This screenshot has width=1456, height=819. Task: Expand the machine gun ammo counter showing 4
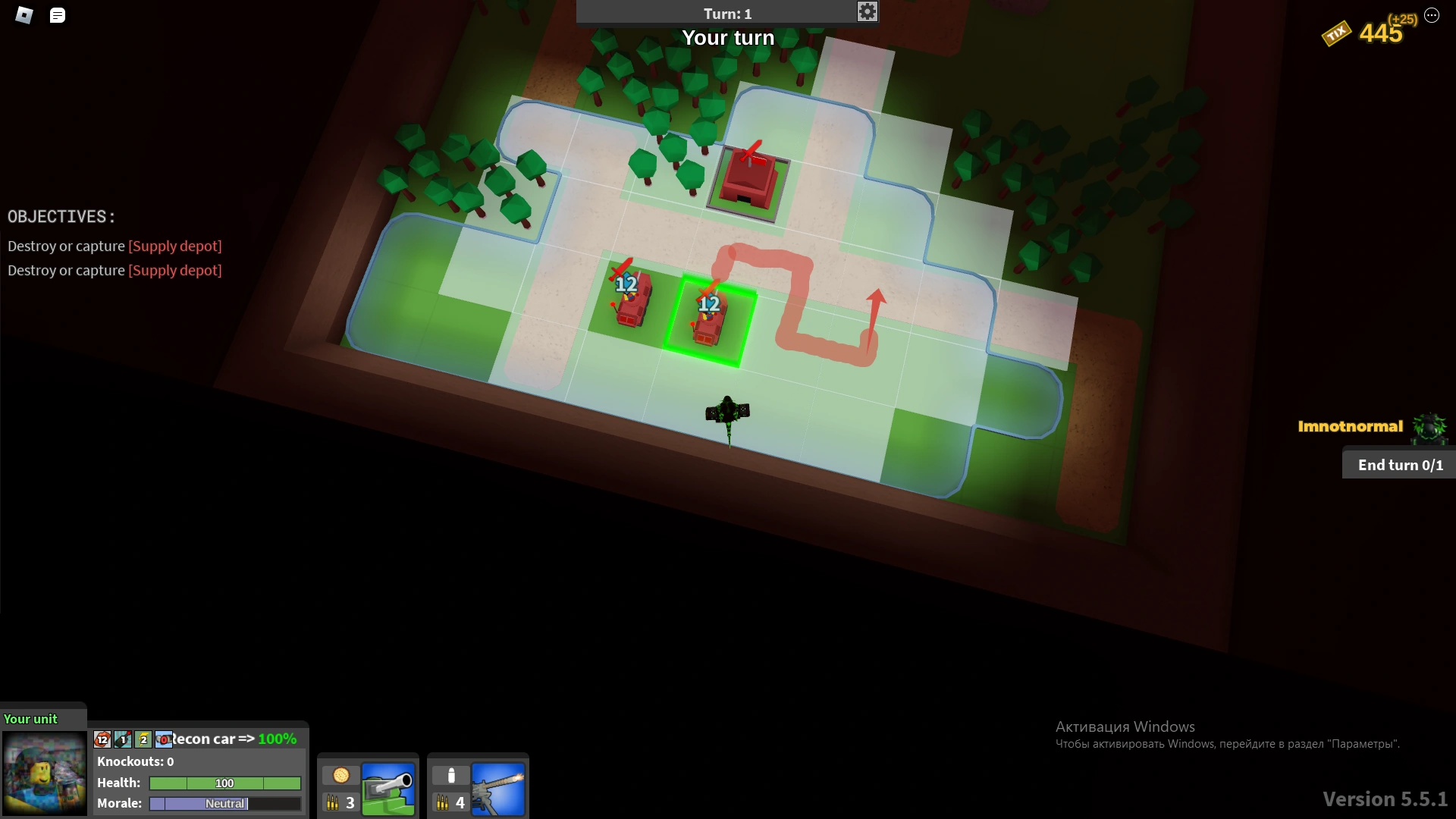[x=450, y=802]
